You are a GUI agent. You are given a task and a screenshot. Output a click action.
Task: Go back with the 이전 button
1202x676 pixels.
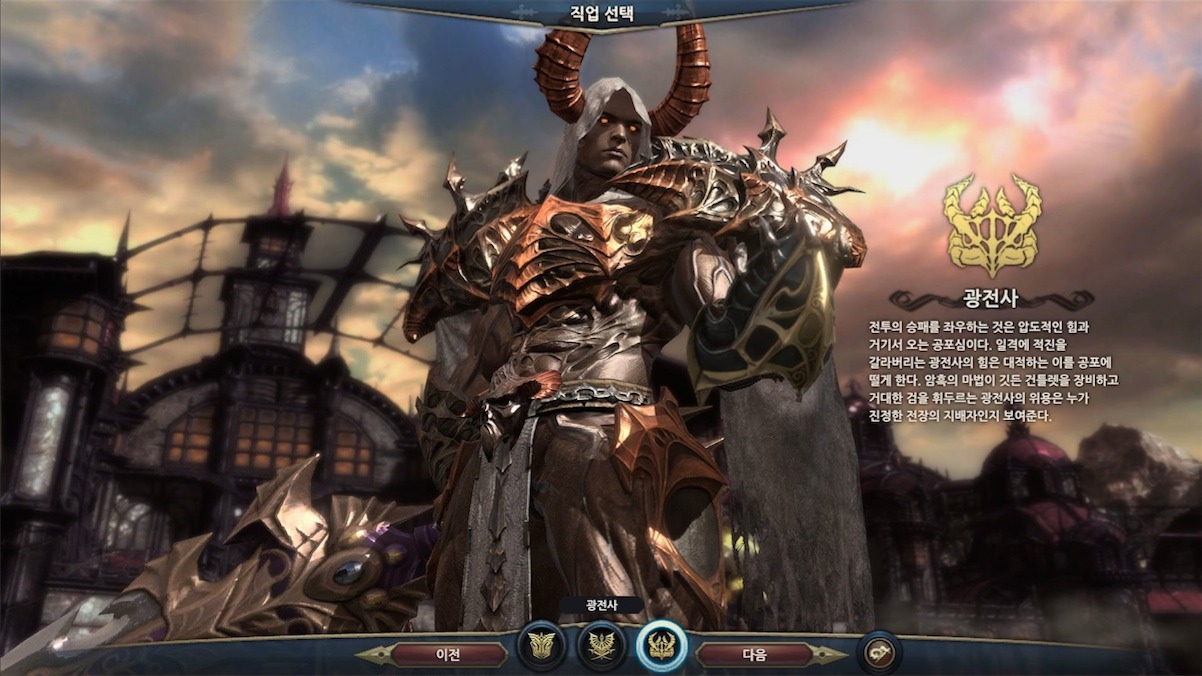click(447, 655)
